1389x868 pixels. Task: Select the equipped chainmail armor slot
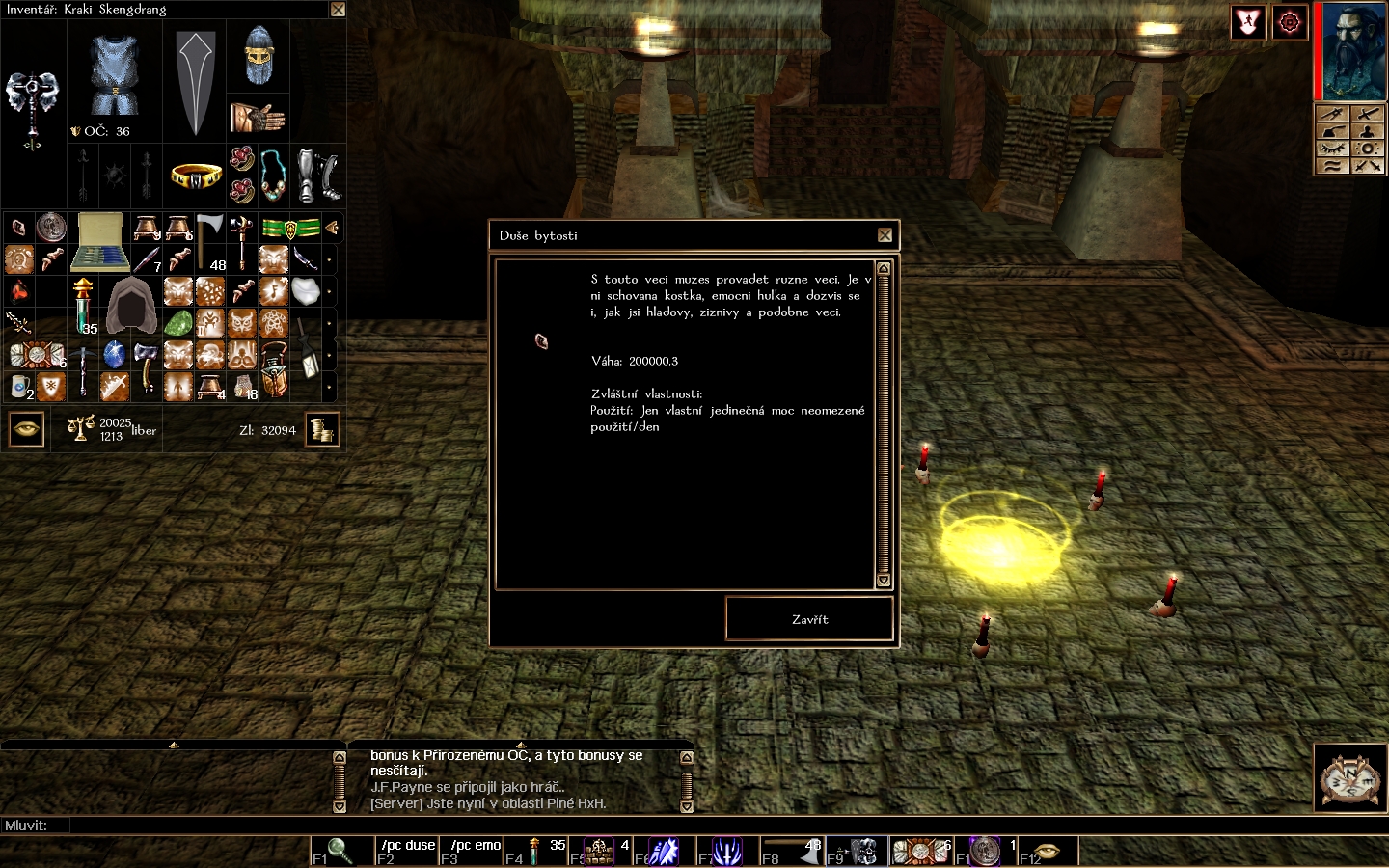point(115,75)
